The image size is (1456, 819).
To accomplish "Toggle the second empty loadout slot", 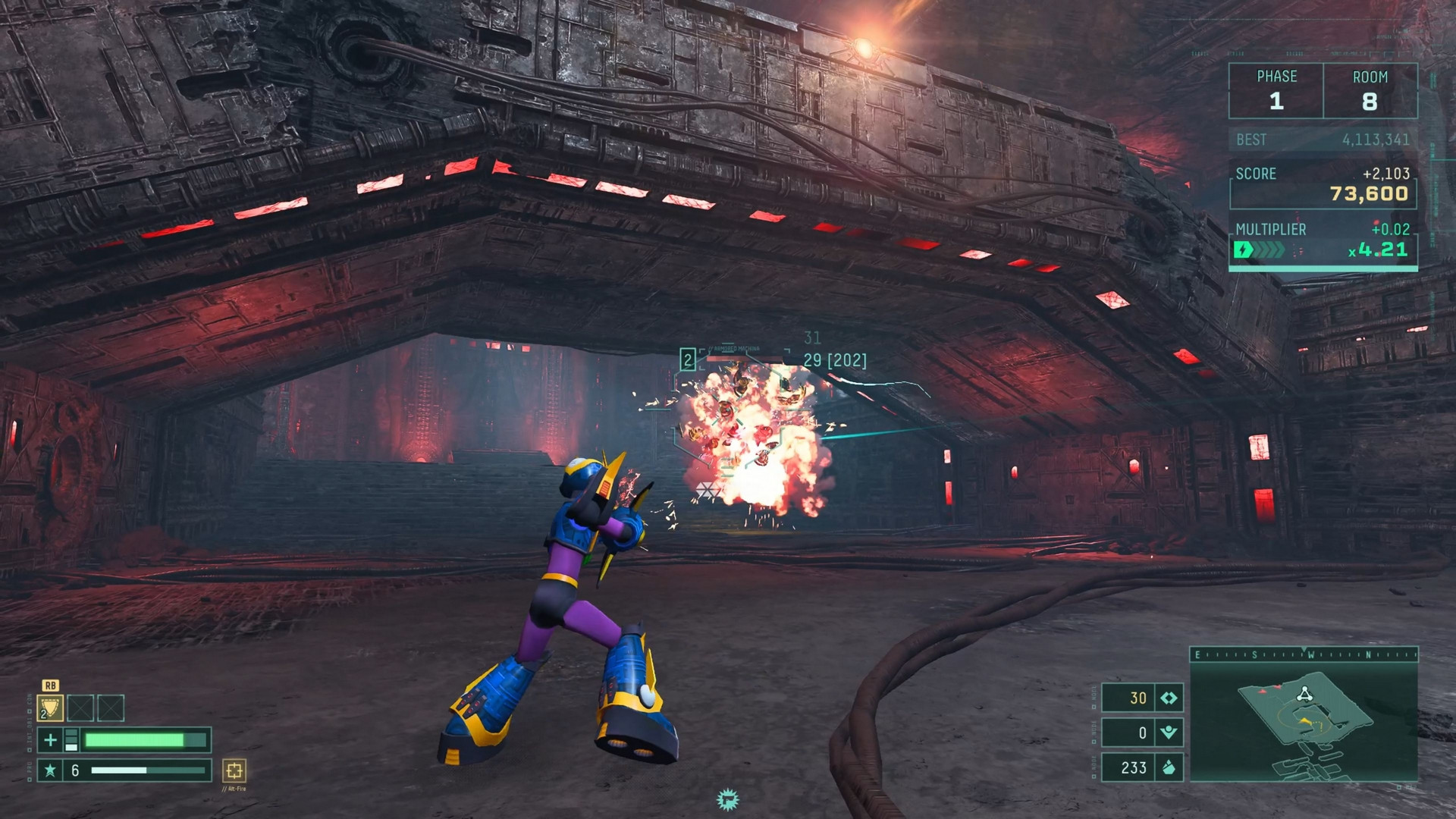I will pos(111,708).
